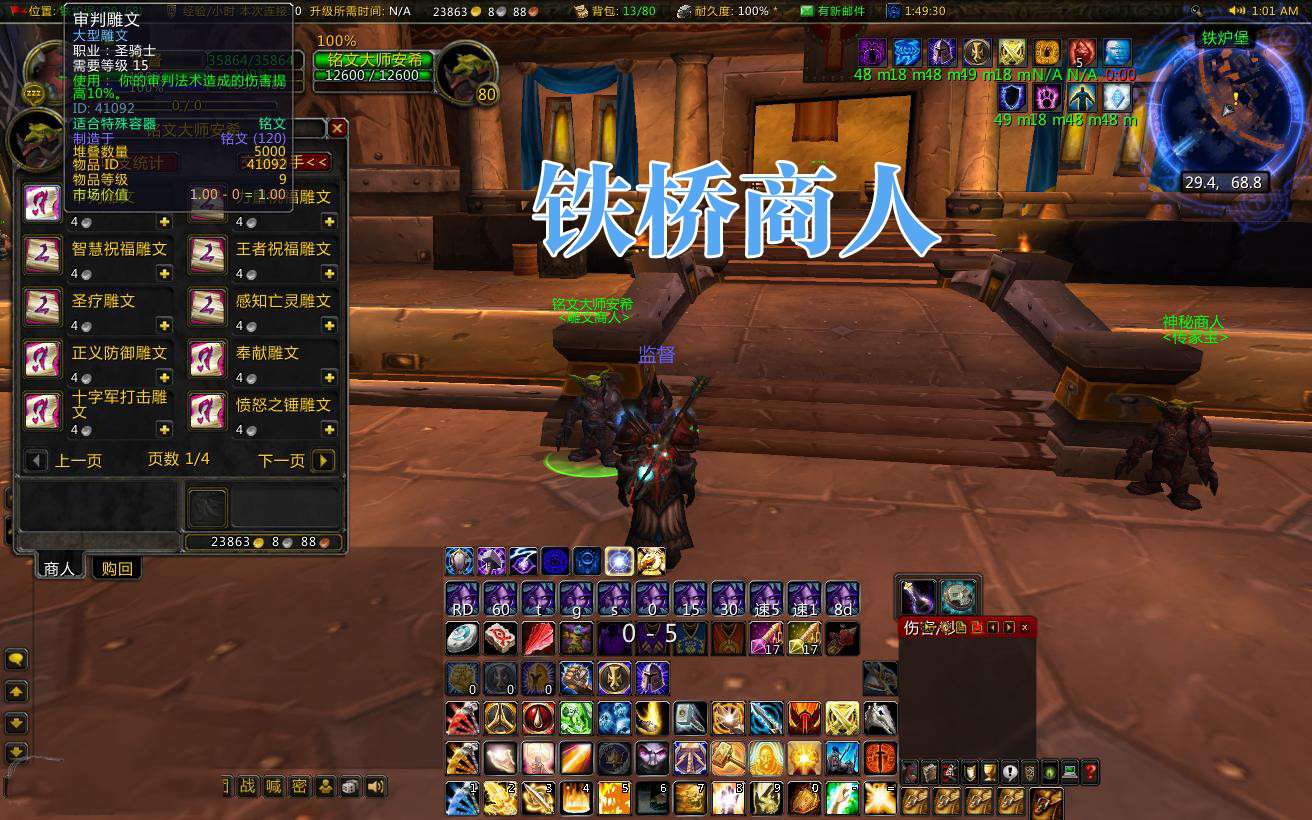The image size is (1312, 820).
Task: Click the next page arrow in vendor window
Action: (322, 461)
